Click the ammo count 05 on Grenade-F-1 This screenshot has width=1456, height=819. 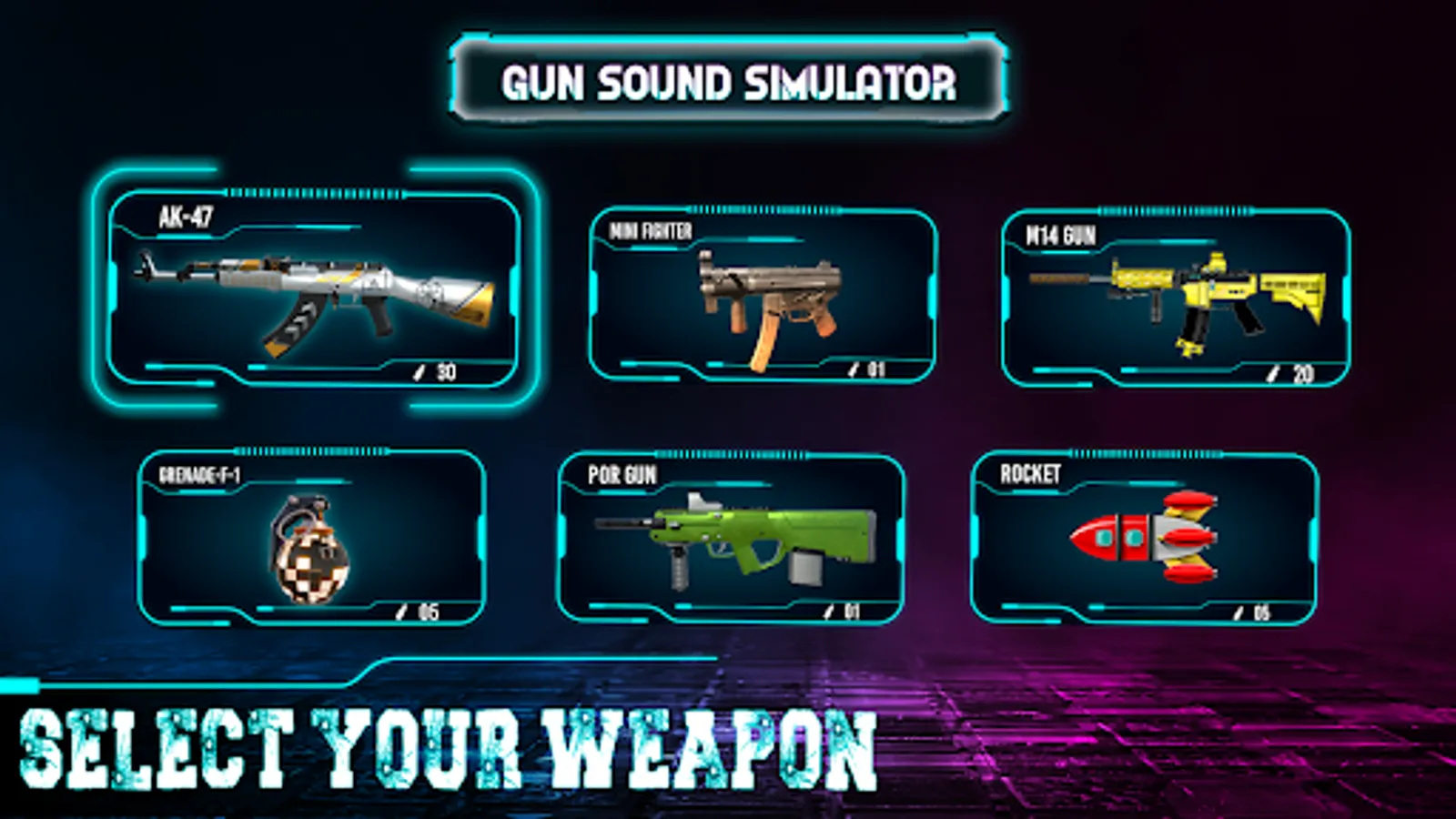click(x=429, y=612)
